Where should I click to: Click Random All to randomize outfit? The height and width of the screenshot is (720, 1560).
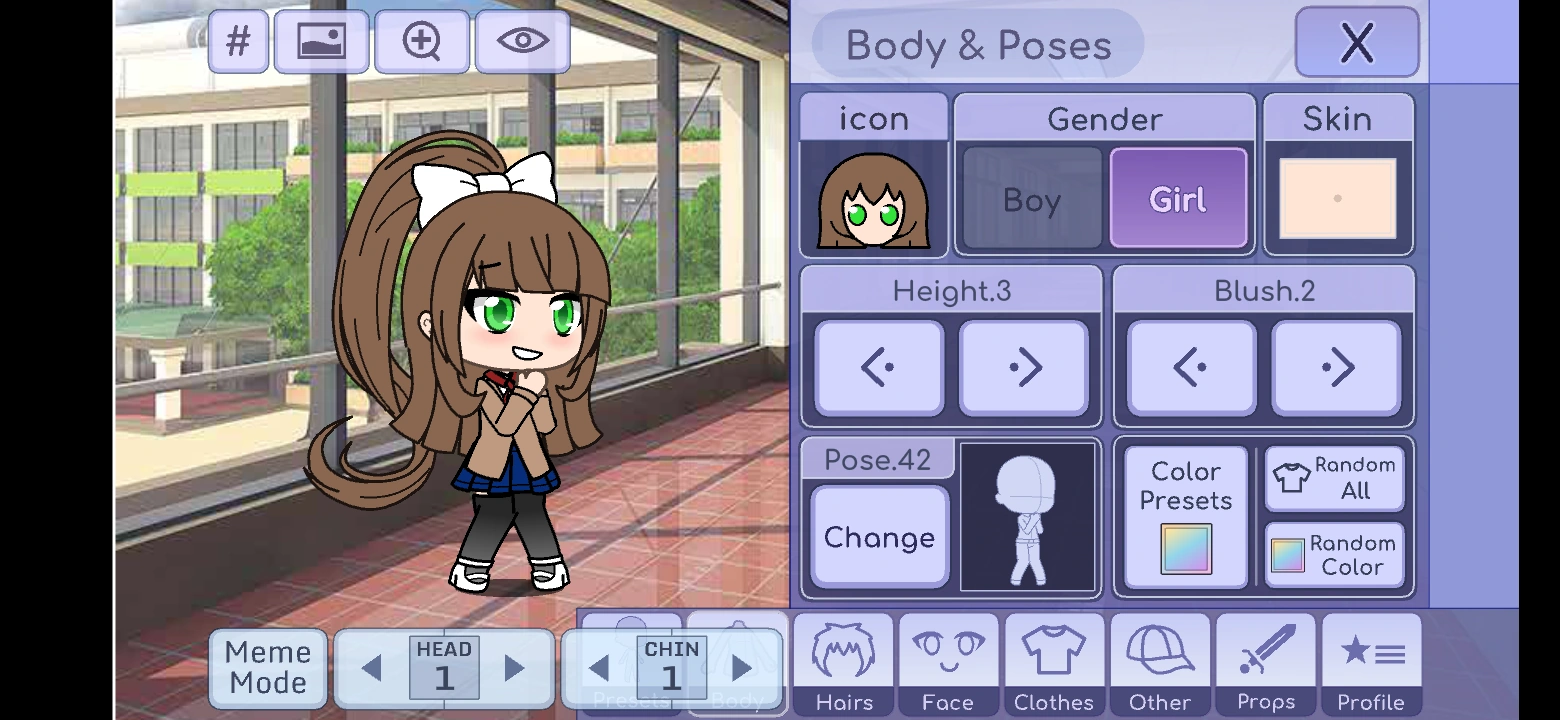click(x=1334, y=478)
